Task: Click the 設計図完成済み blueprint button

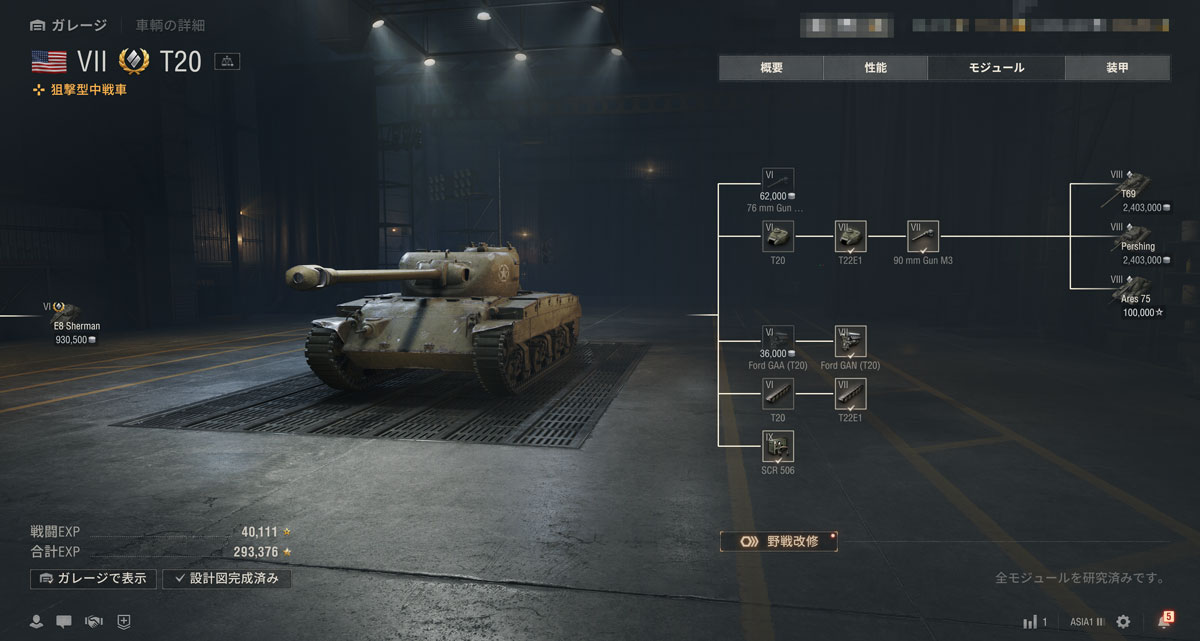Action: (227, 578)
